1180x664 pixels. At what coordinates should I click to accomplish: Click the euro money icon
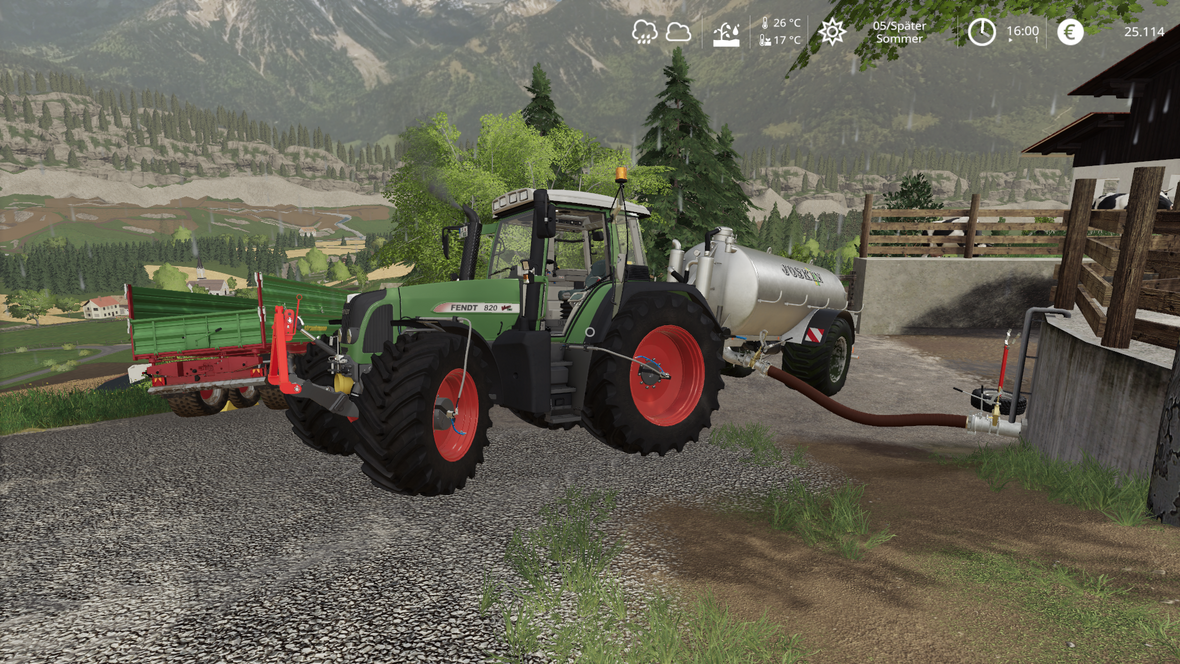(x=1070, y=32)
